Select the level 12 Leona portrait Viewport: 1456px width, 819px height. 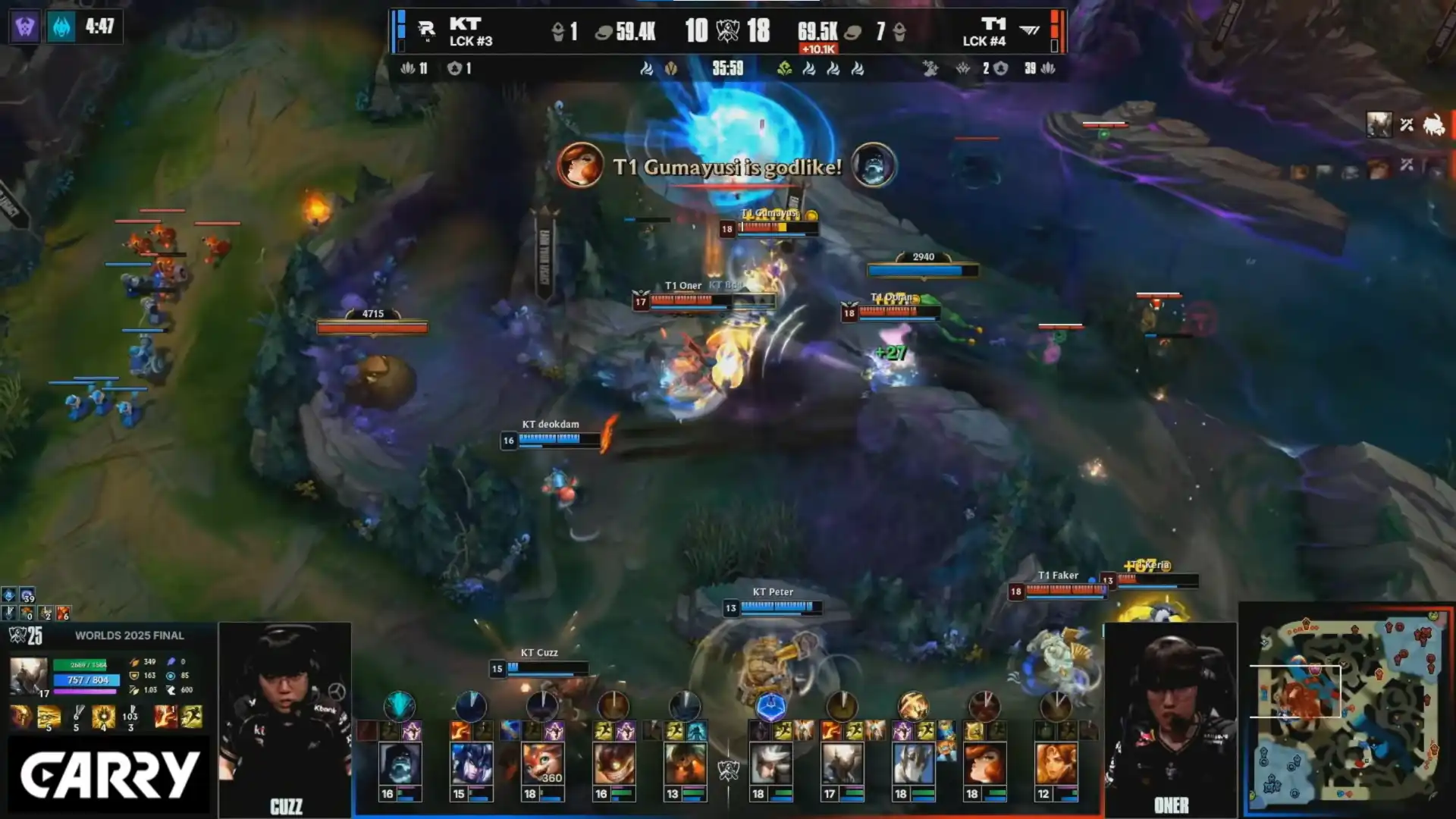[1056, 764]
